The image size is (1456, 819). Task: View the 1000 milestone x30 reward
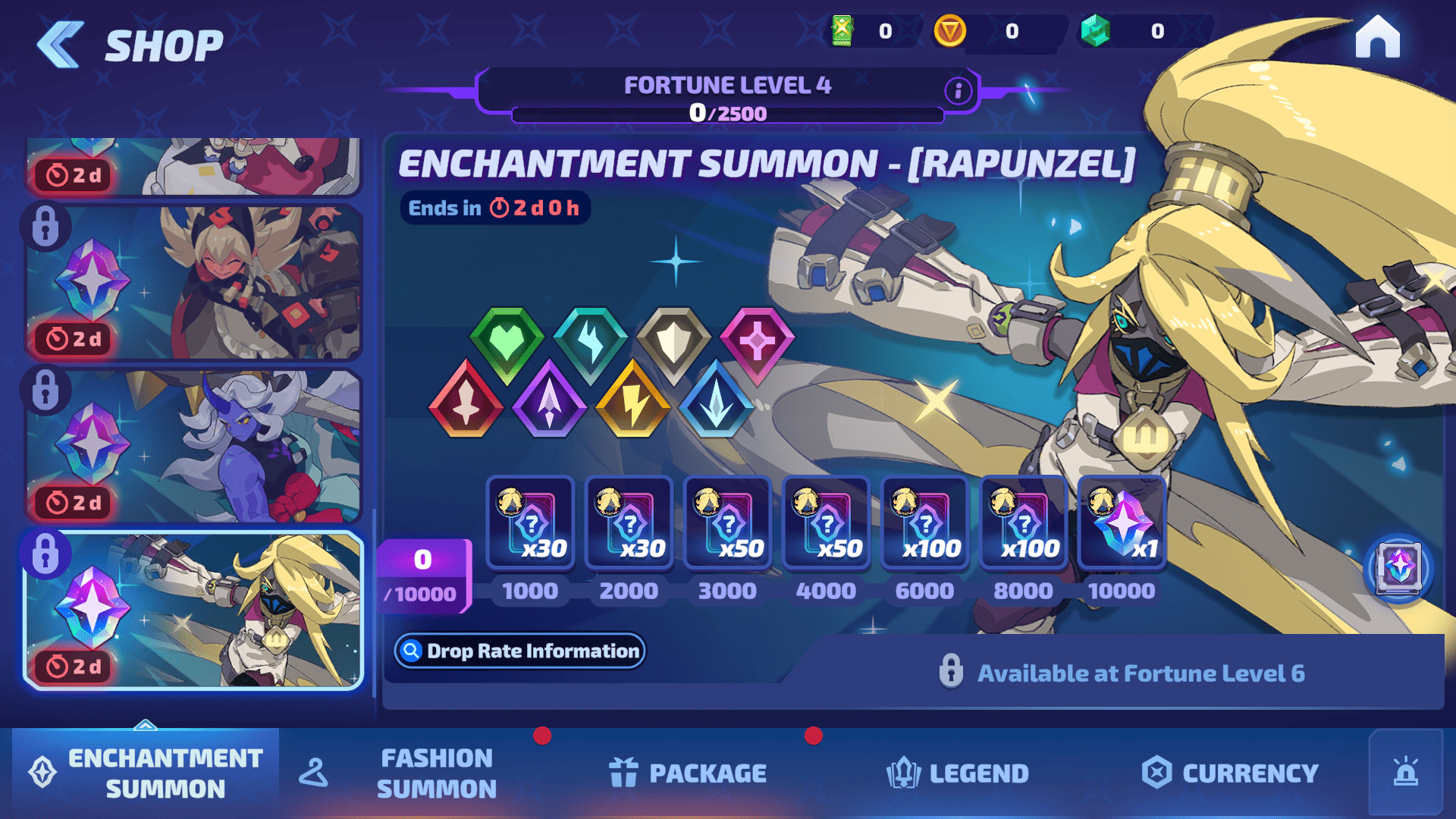pos(531,522)
